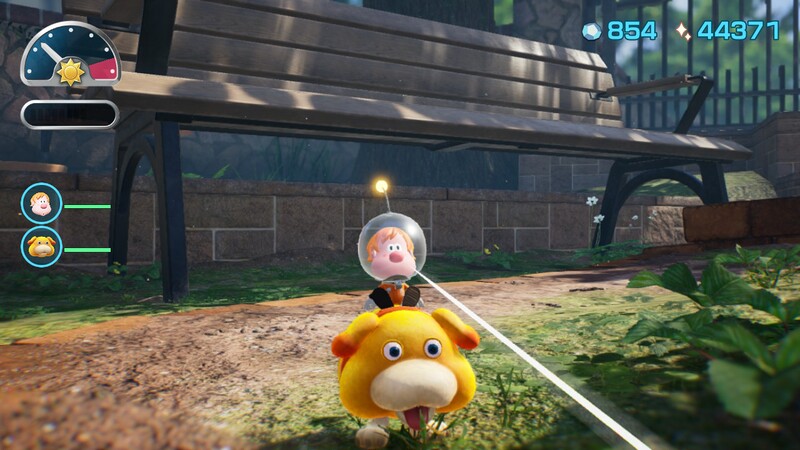This screenshot has width=800, height=450.
Task: Click the sun day-meter gauge
Action: 70,57
